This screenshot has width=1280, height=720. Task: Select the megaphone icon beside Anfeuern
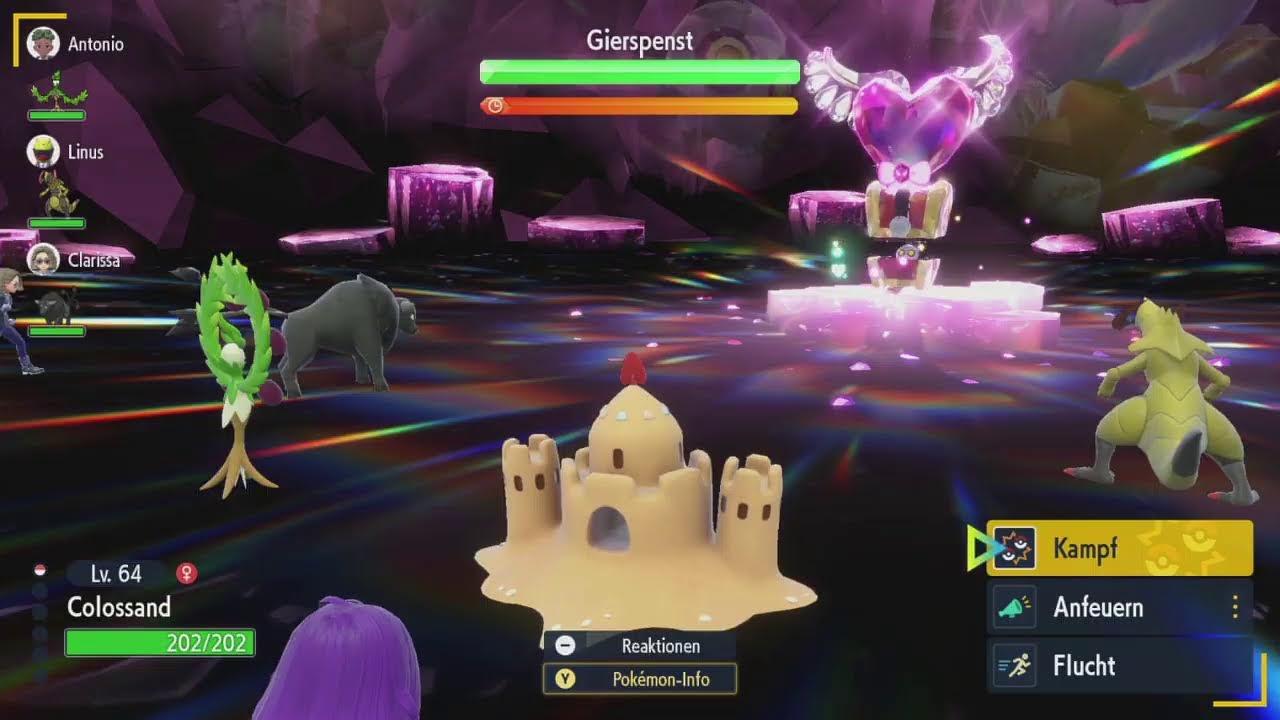[x=1013, y=606]
